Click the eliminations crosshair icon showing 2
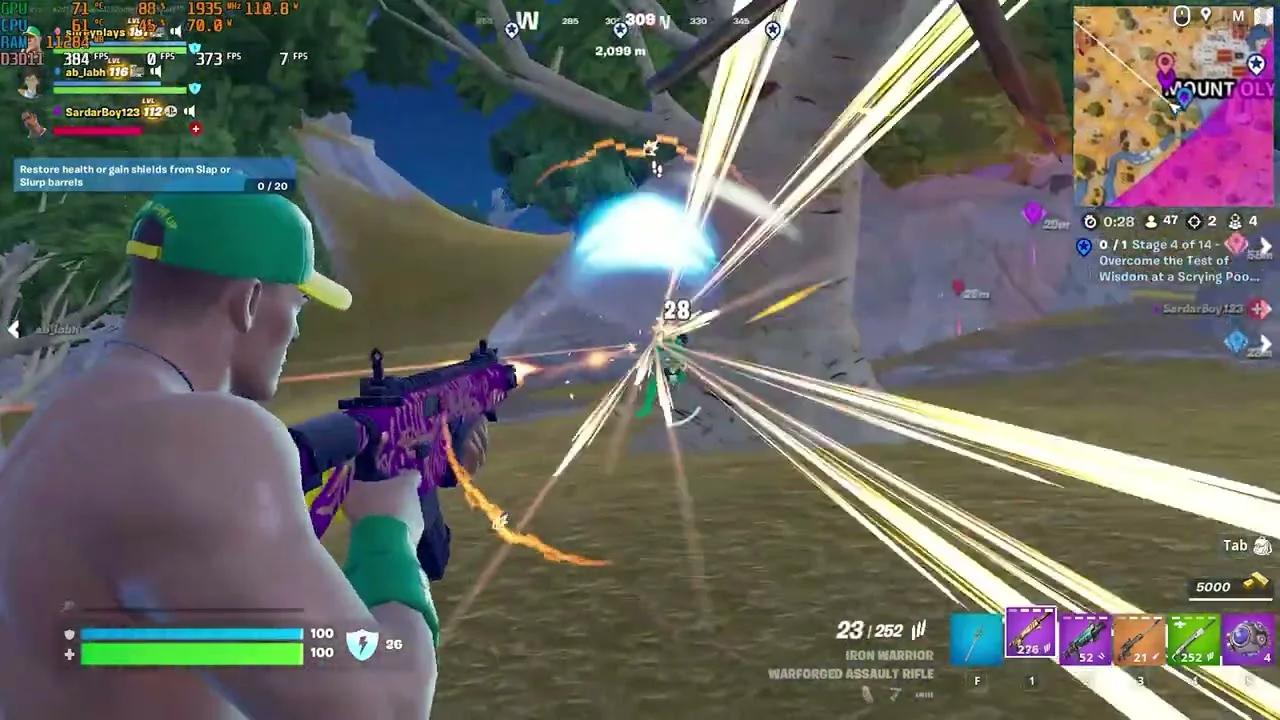This screenshot has height=720, width=1280. 1194,222
